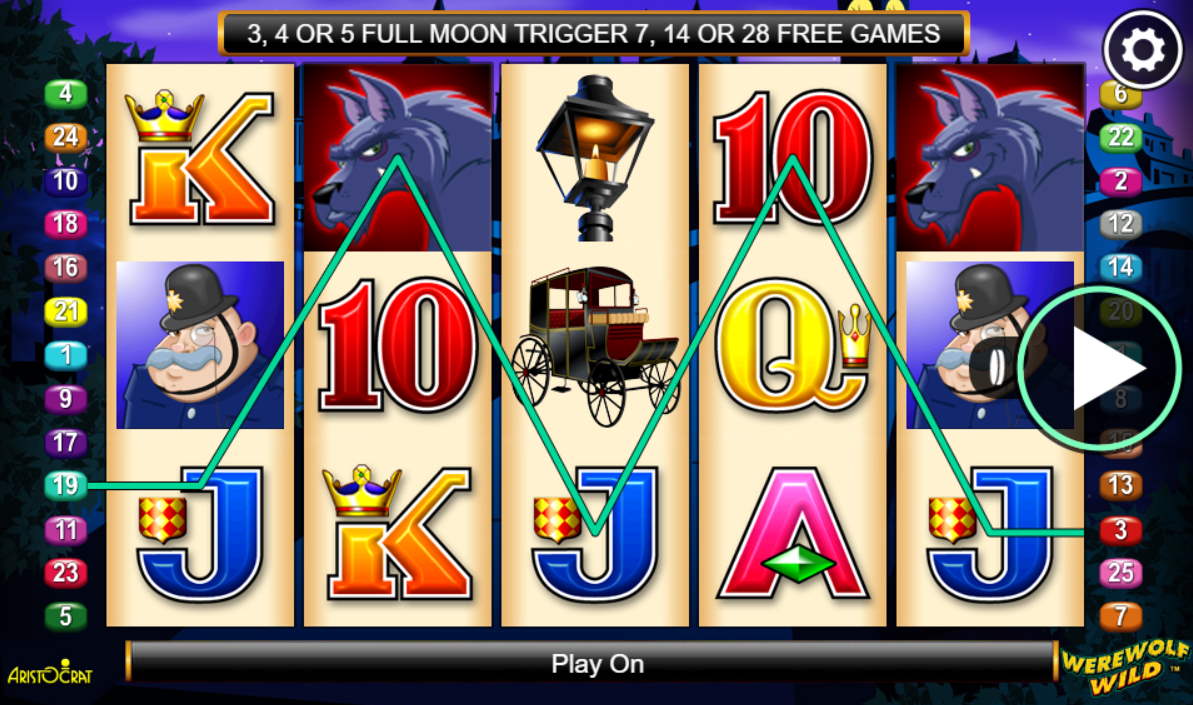1193x705 pixels.
Task: Select payline marker 13
Action: click(x=1120, y=486)
